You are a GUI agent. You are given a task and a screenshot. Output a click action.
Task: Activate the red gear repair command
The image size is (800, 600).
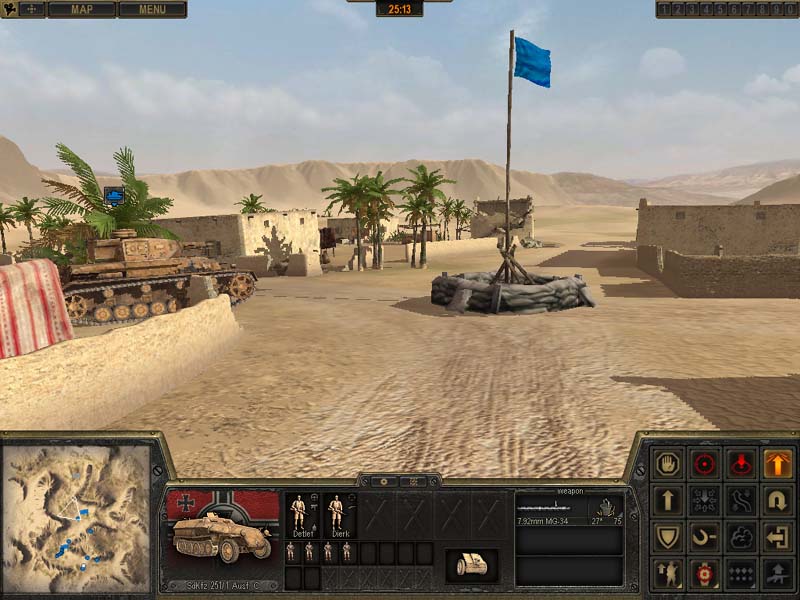click(705, 574)
